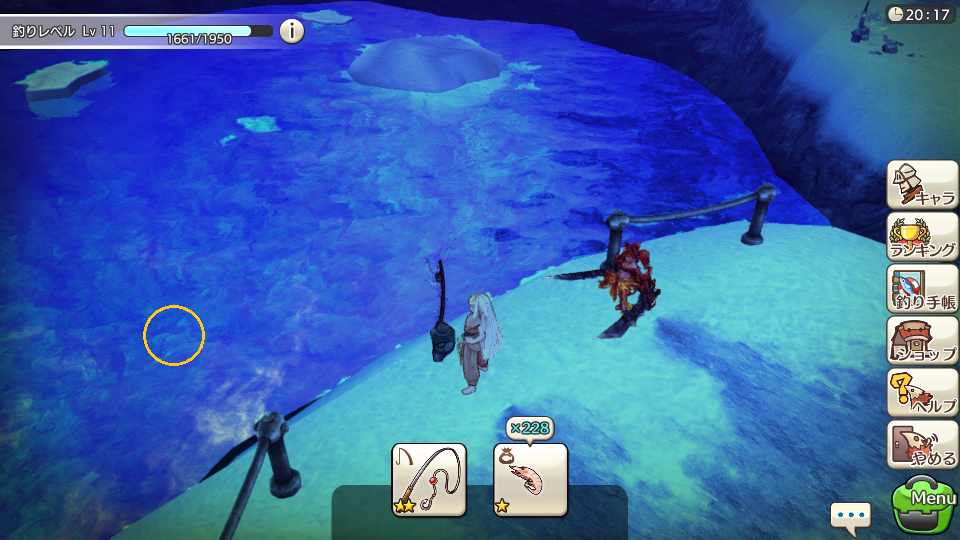This screenshot has height=540, width=960.
Task: Visit the ショップ shop
Action: pos(922,341)
